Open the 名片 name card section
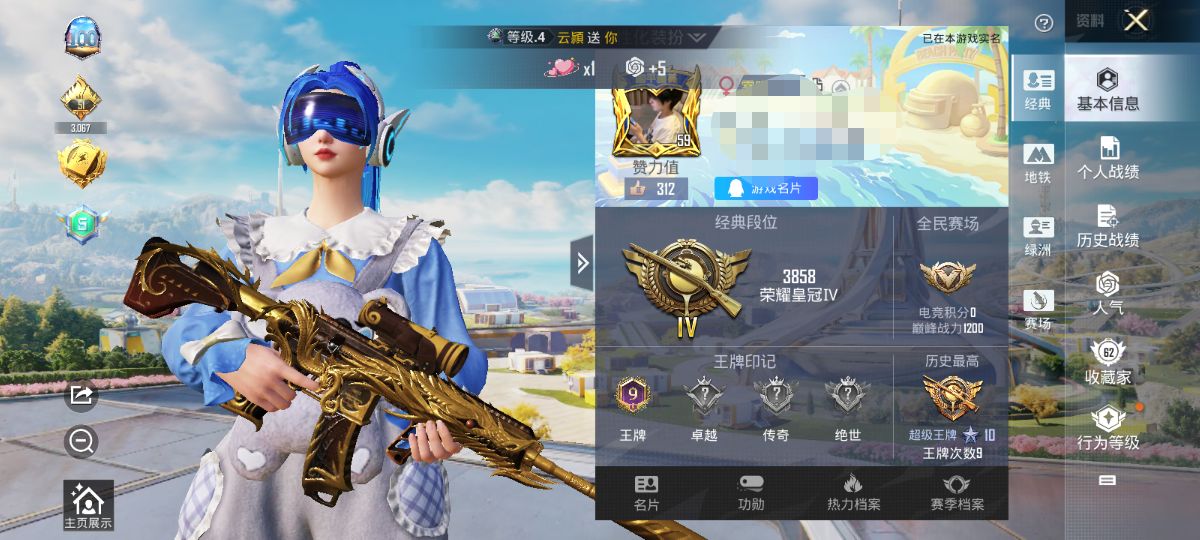The image size is (1200, 540). pyautogui.click(x=647, y=493)
